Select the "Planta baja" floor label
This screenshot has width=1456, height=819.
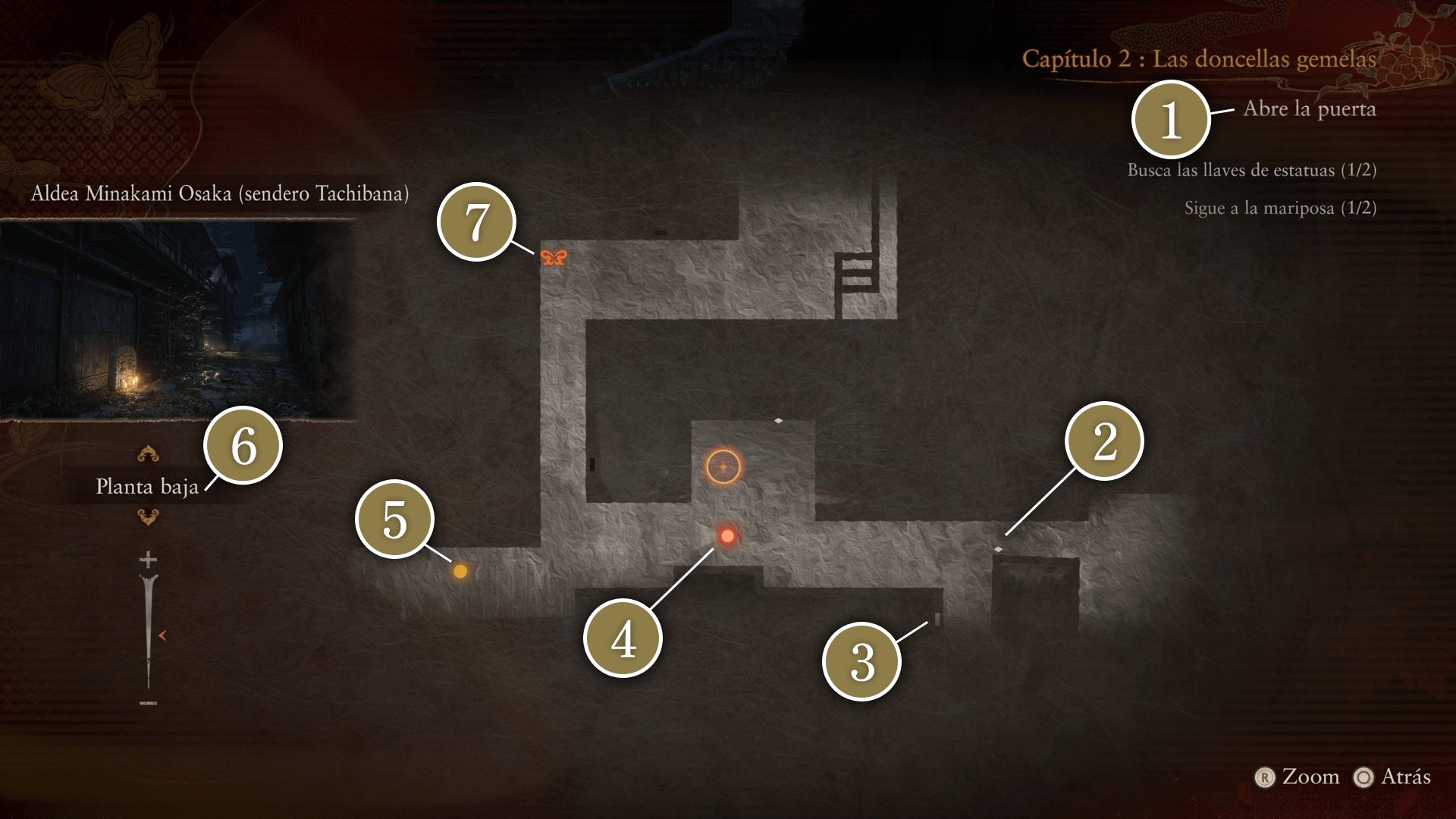[x=147, y=486]
